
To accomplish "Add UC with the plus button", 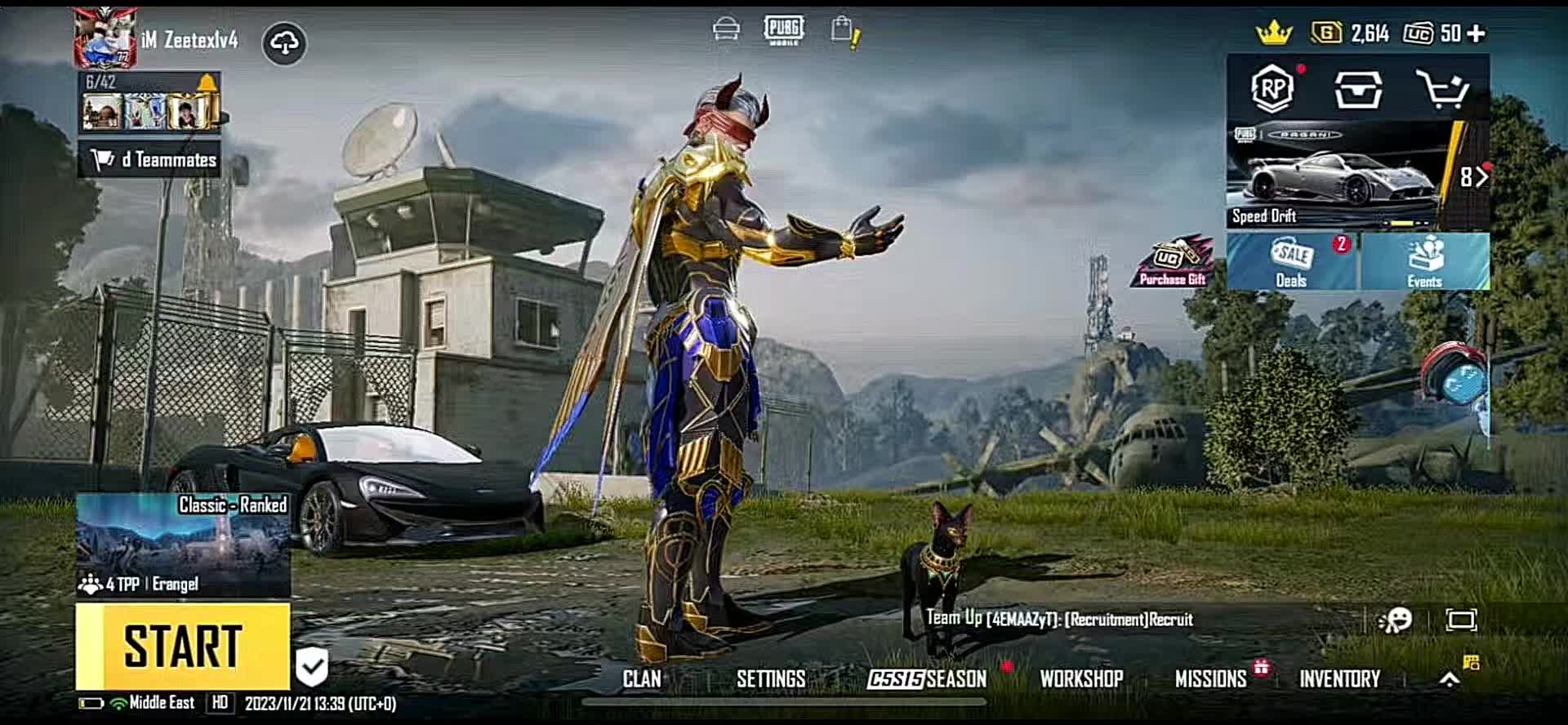I will point(1477,33).
